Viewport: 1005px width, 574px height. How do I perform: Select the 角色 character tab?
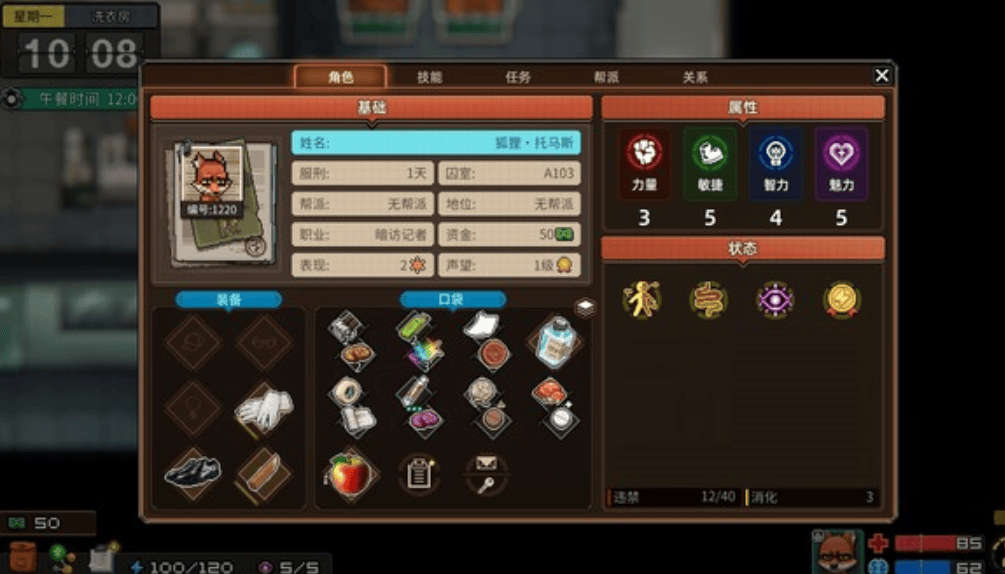(x=340, y=77)
